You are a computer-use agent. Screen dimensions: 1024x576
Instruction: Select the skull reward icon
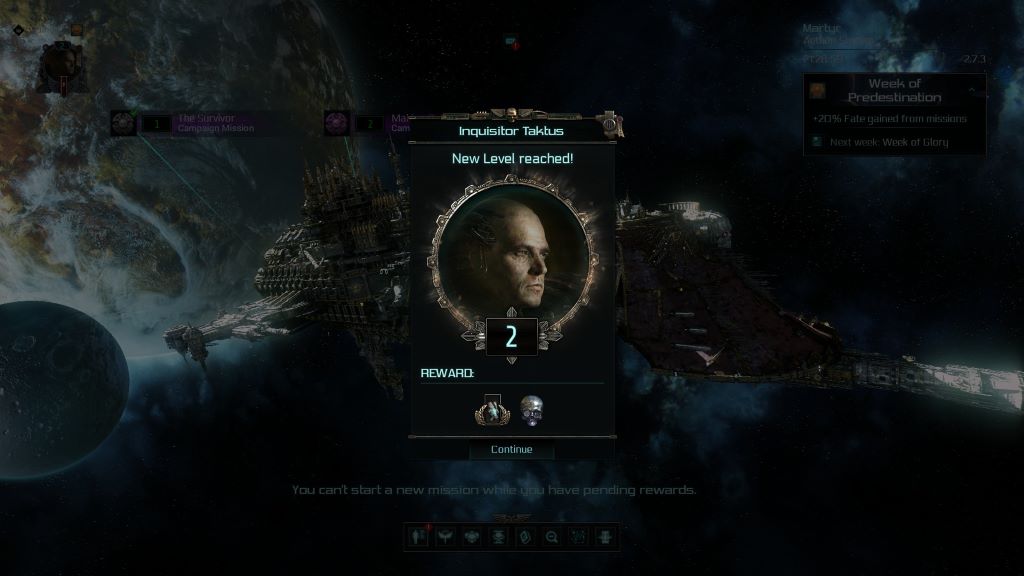click(x=532, y=409)
